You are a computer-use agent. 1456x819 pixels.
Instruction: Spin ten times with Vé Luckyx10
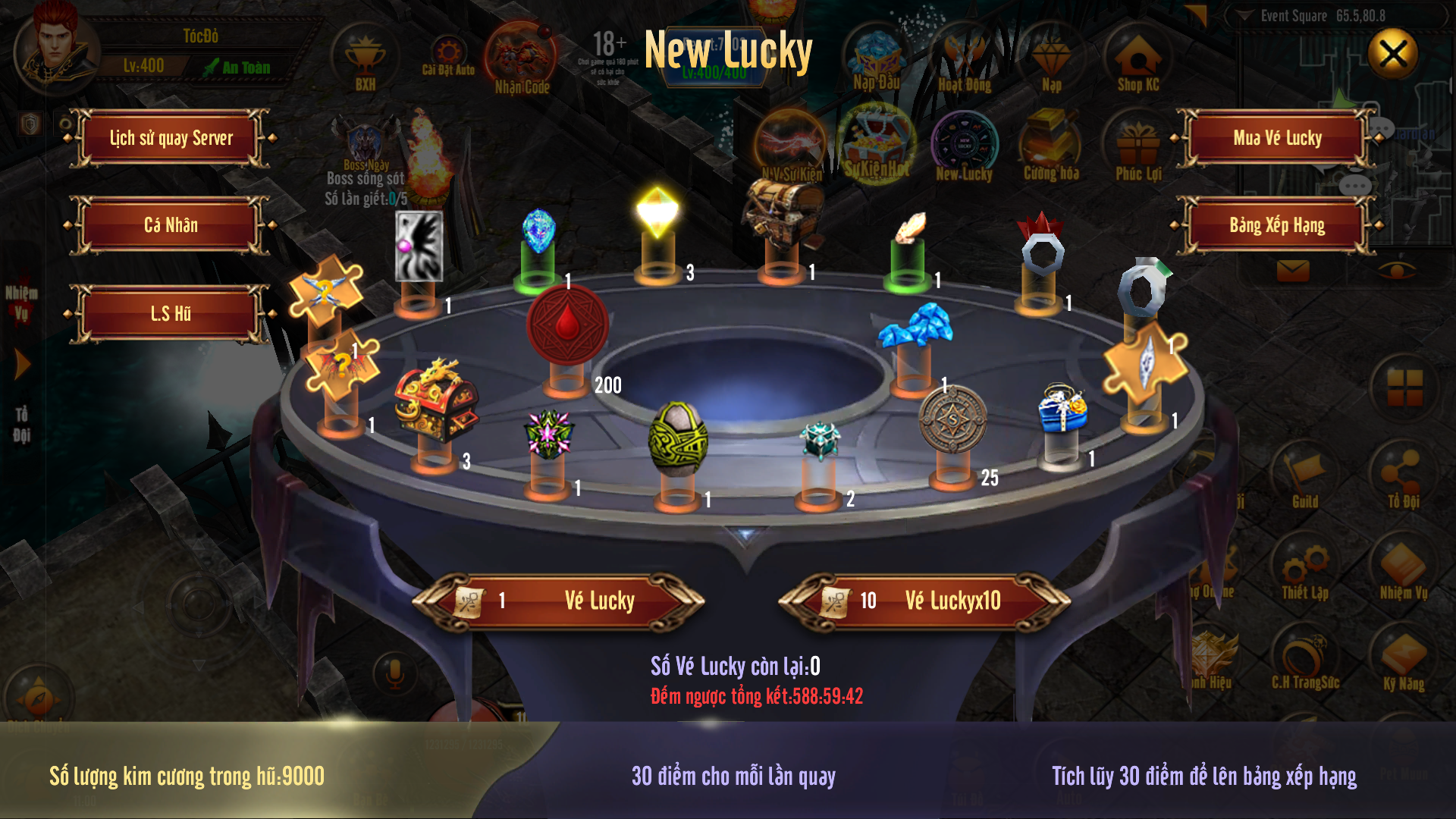[x=924, y=601]
